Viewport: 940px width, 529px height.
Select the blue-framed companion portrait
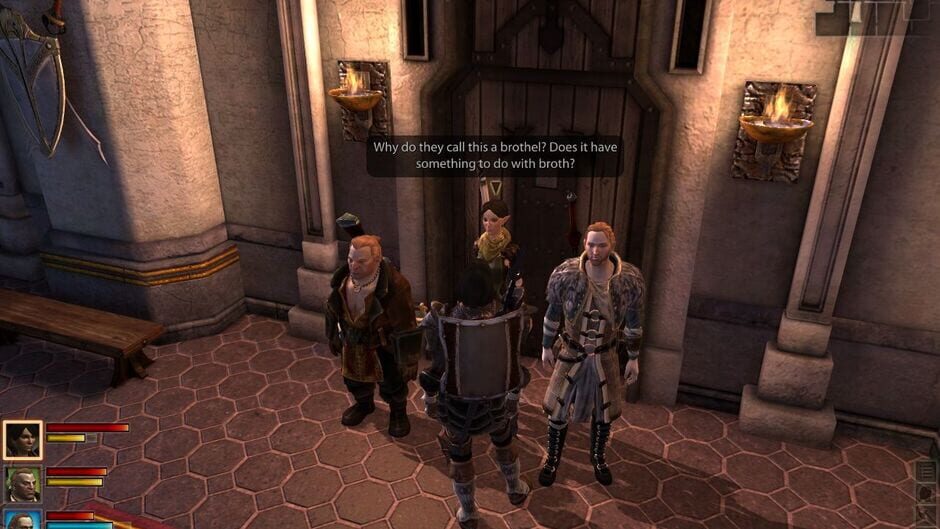(22, 520)
